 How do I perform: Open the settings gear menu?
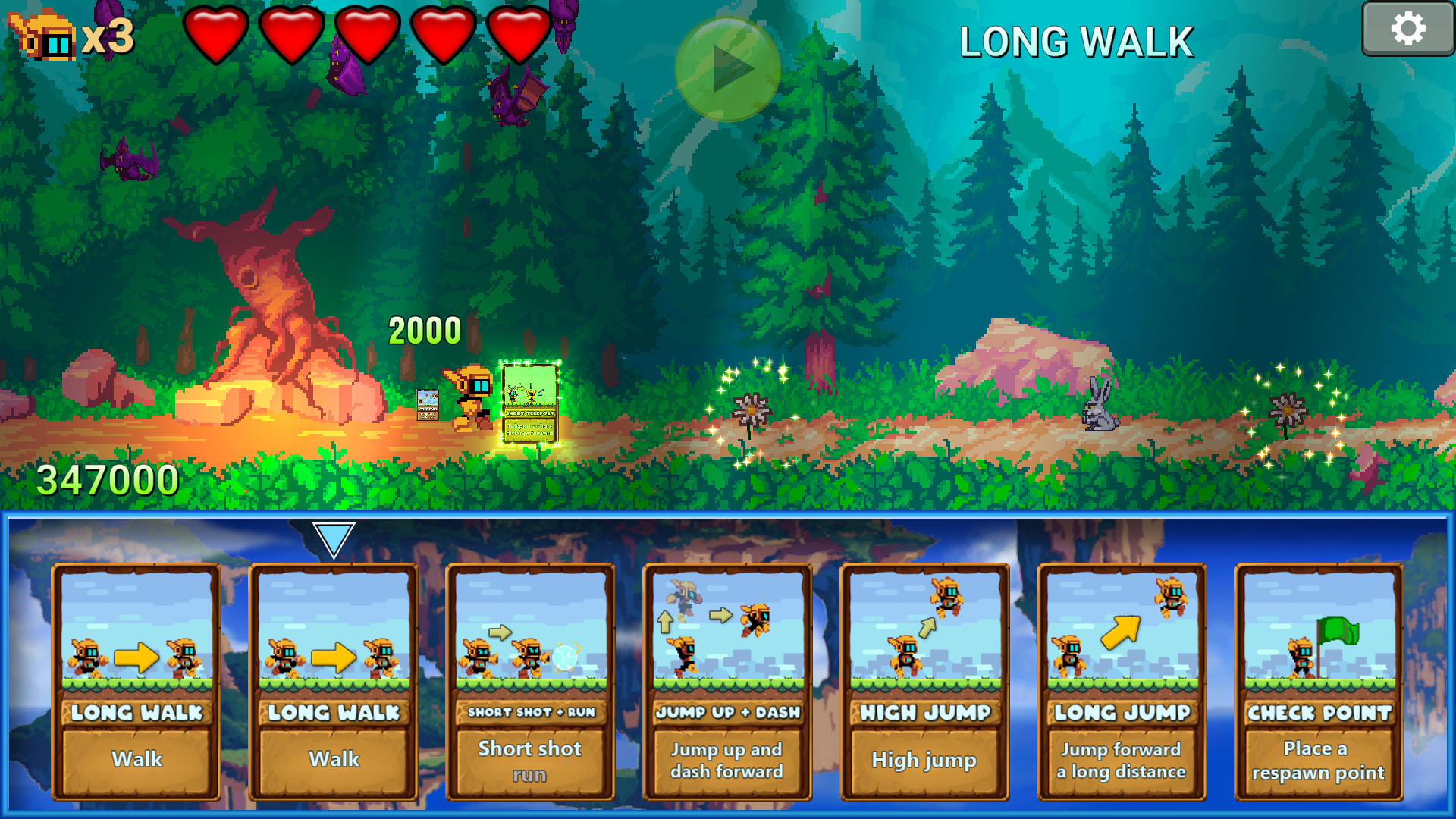(x=1409, y=28)
